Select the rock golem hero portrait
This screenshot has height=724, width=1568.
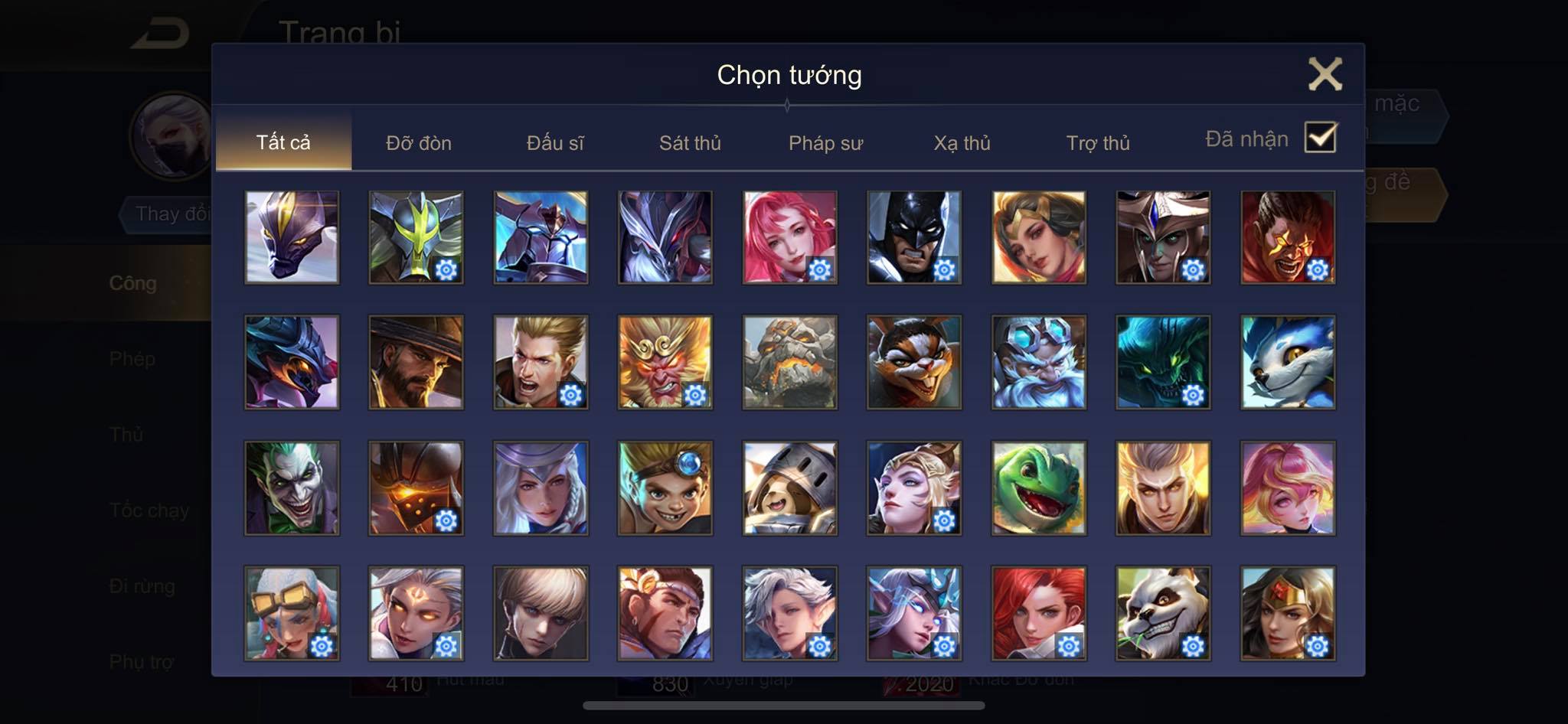pos(789,362)
